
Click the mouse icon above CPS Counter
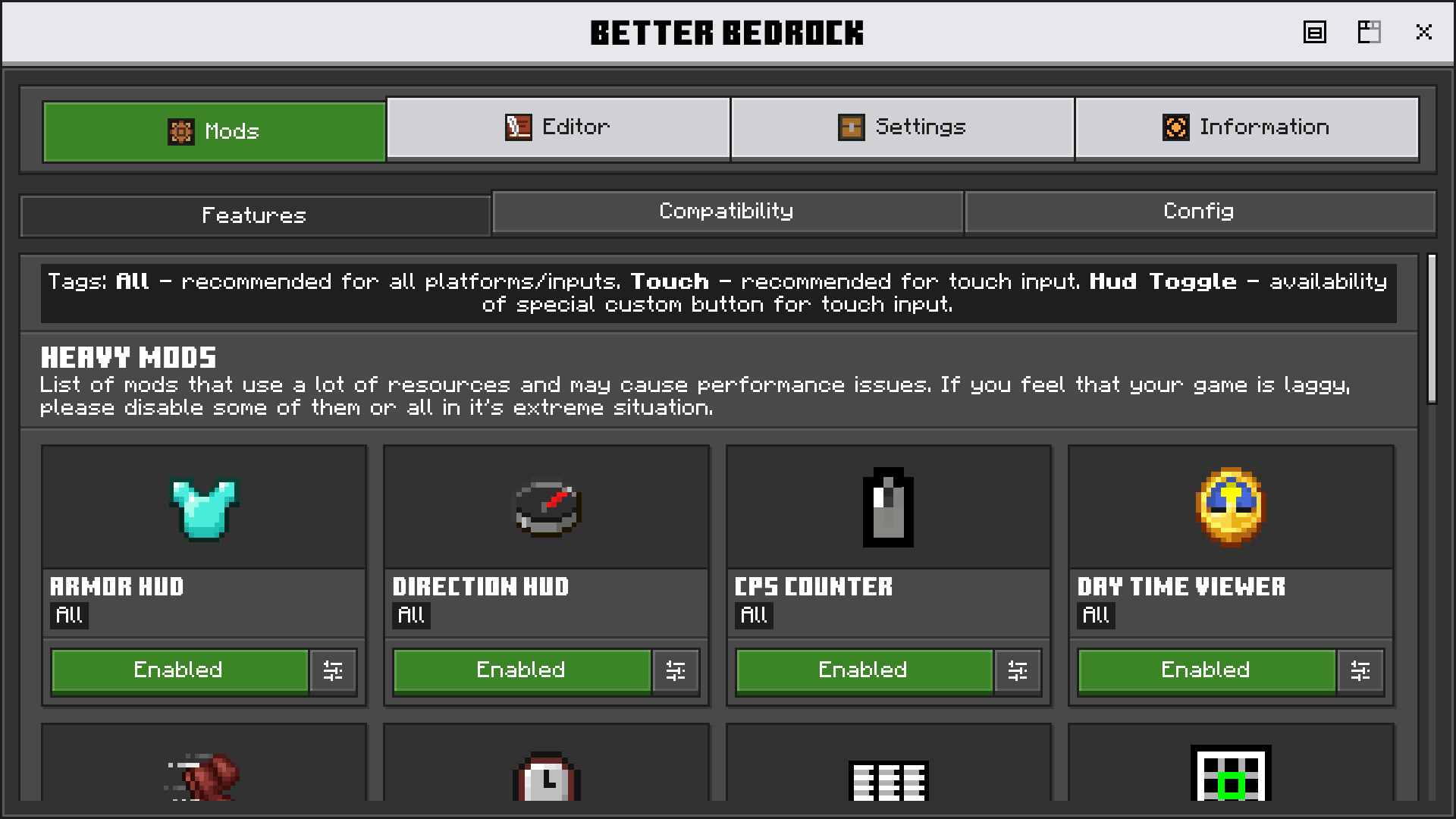click(x=888, y=507)
